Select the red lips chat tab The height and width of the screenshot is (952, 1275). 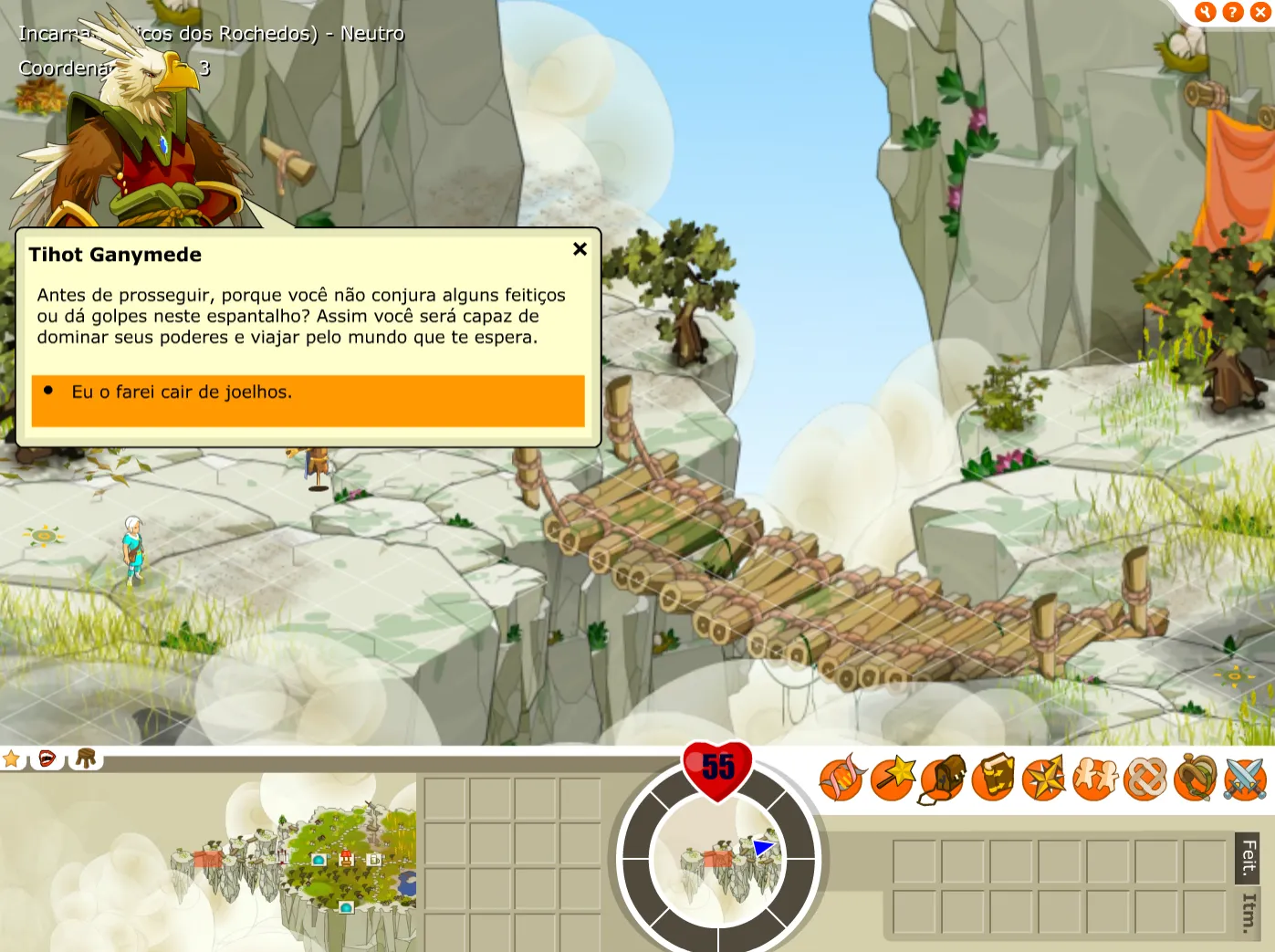tap(47, 758)
